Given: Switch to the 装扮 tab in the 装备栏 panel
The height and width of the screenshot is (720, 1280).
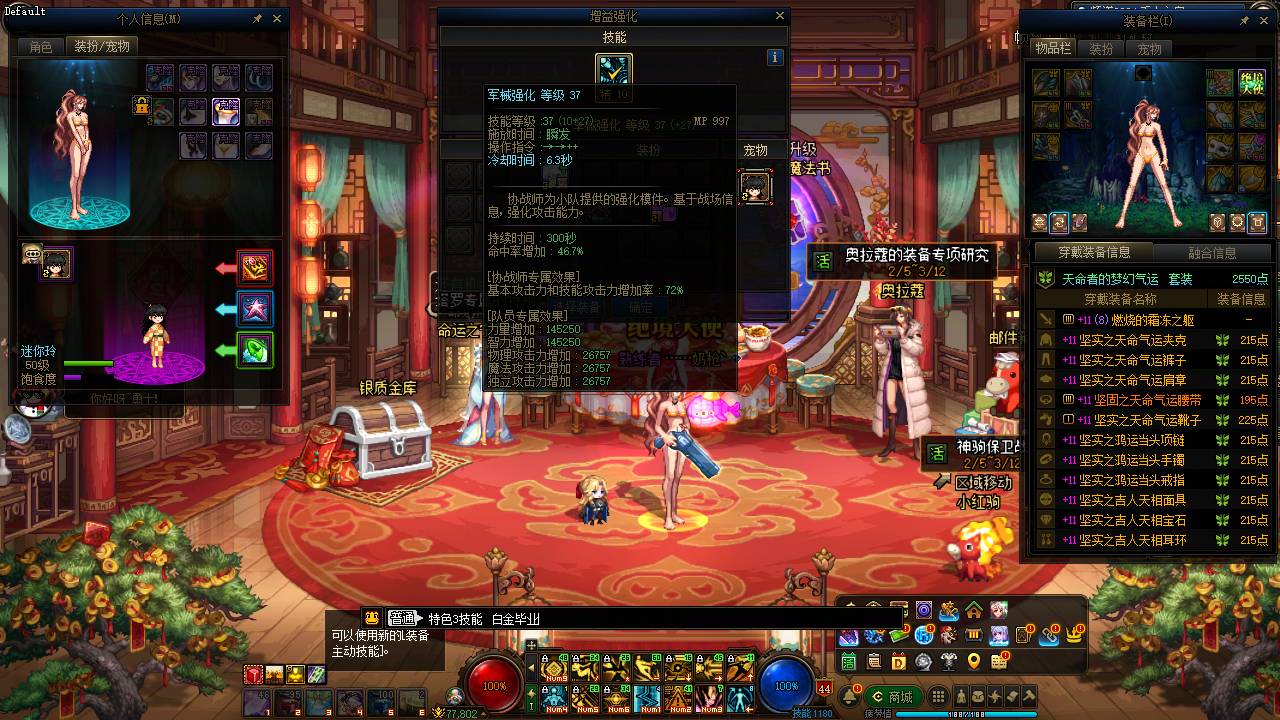Looking at the screenshot, I should (1101, 48).
